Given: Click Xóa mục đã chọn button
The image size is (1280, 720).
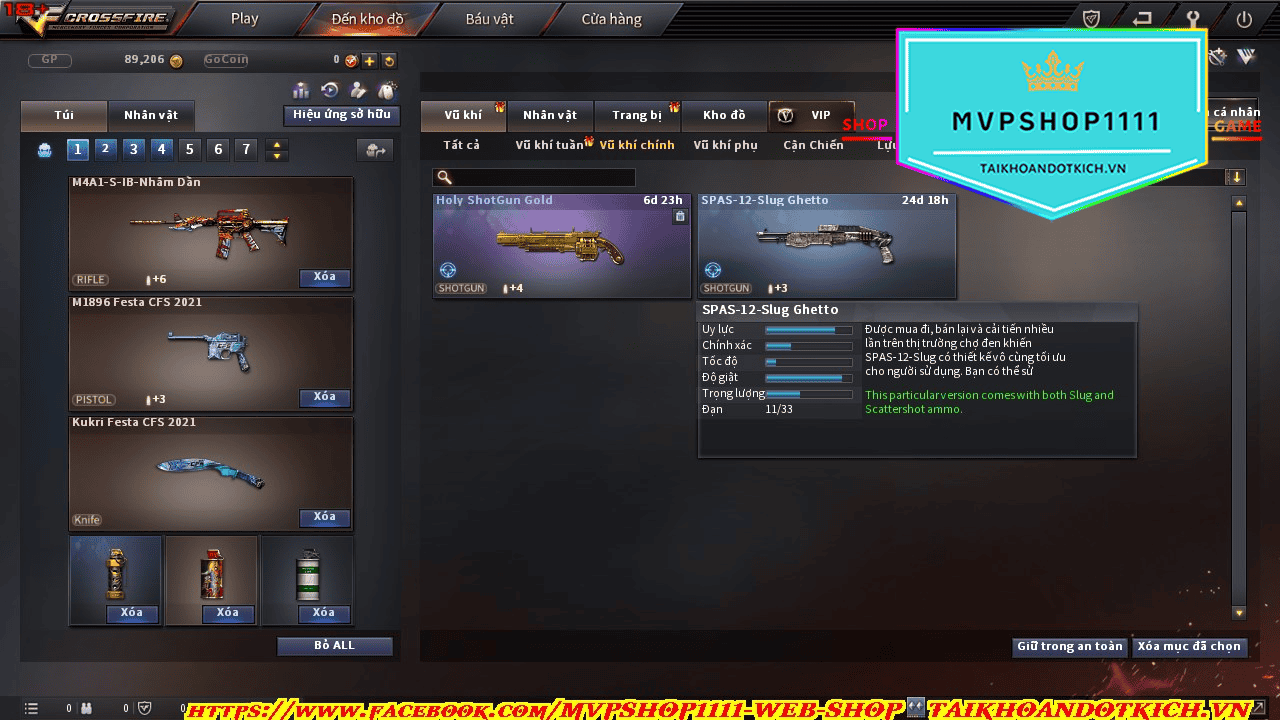Looking at the screenshot, I should [1189, 647].
